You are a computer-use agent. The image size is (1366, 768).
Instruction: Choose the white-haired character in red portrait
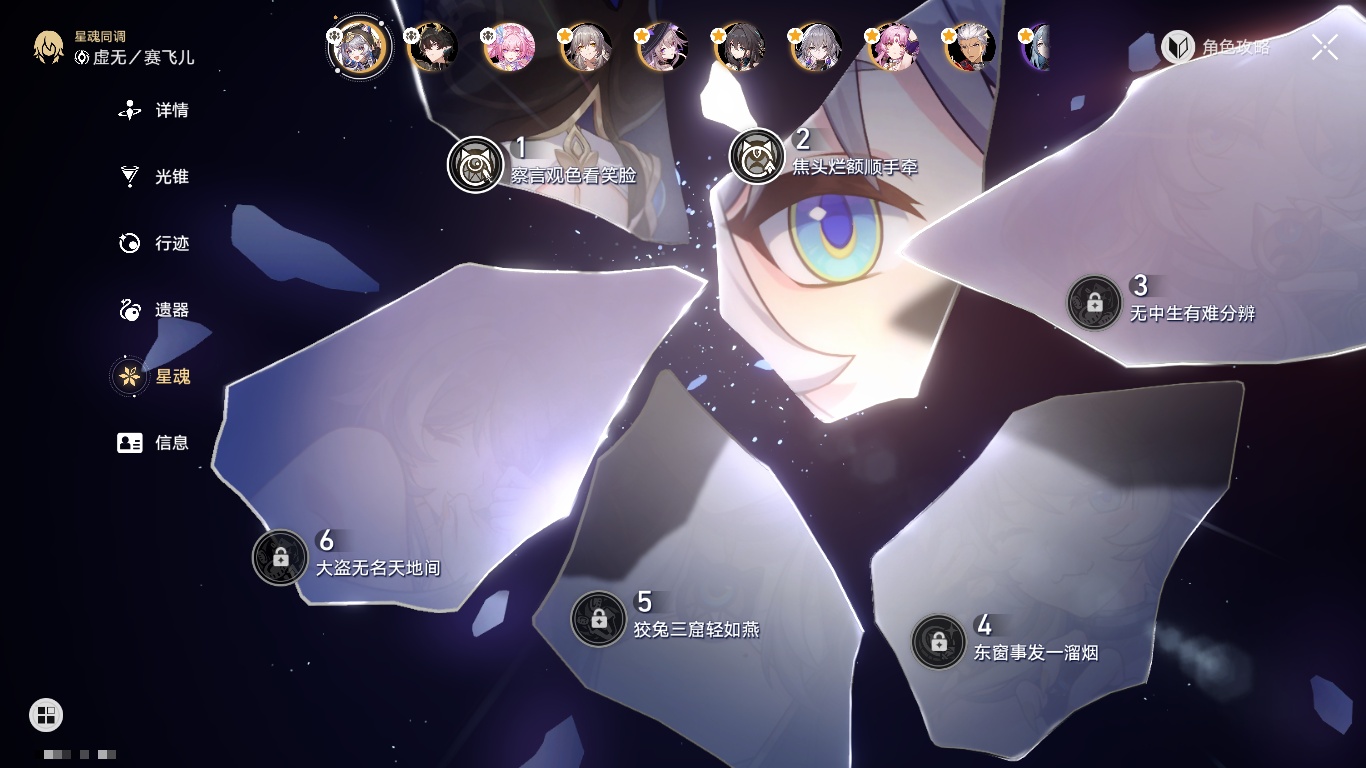[x=971, y=47]
